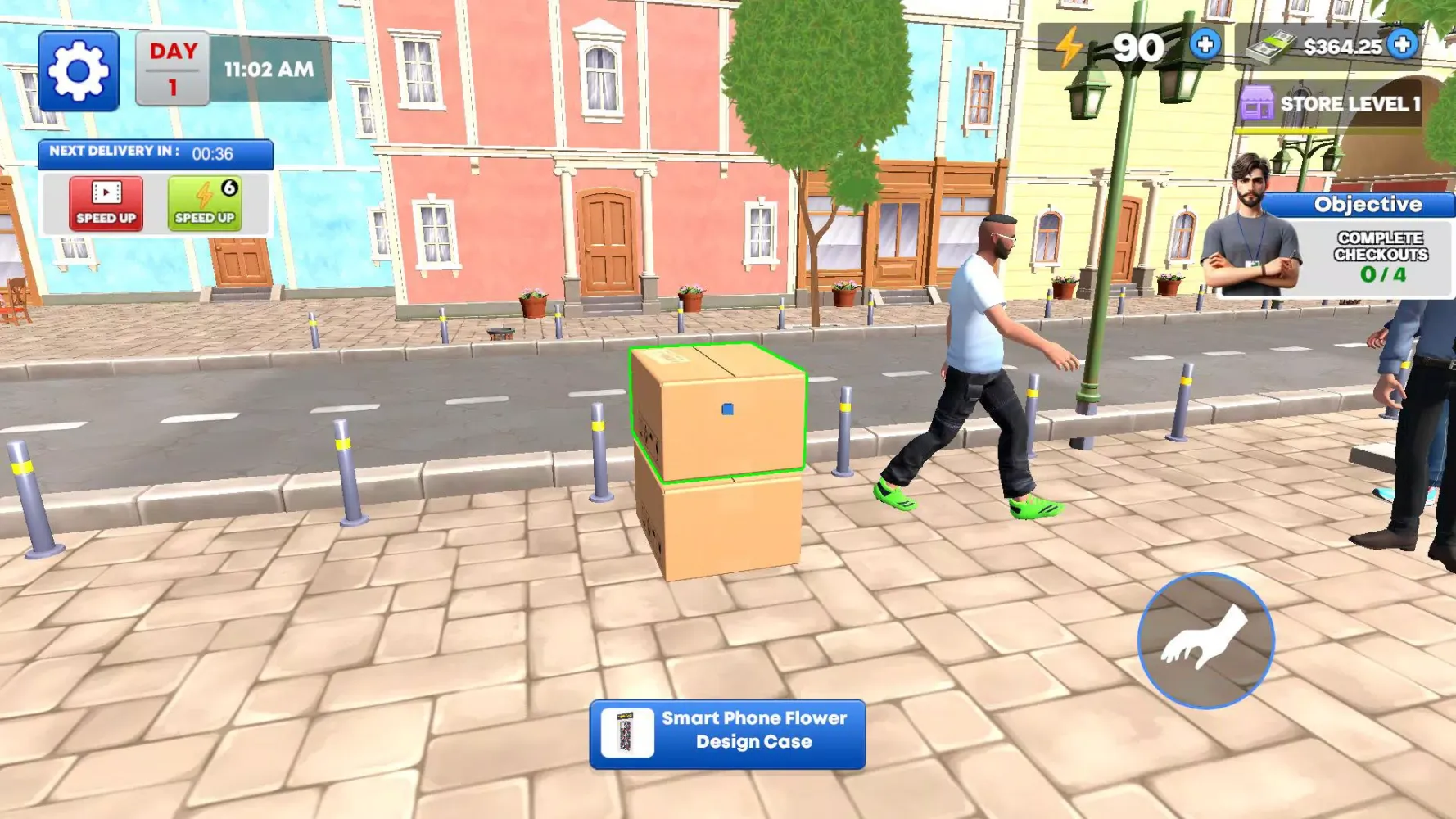Click the lightning energy icon
The width and height of the screenshot is (1456, 819).
[x=1069, y=47]
